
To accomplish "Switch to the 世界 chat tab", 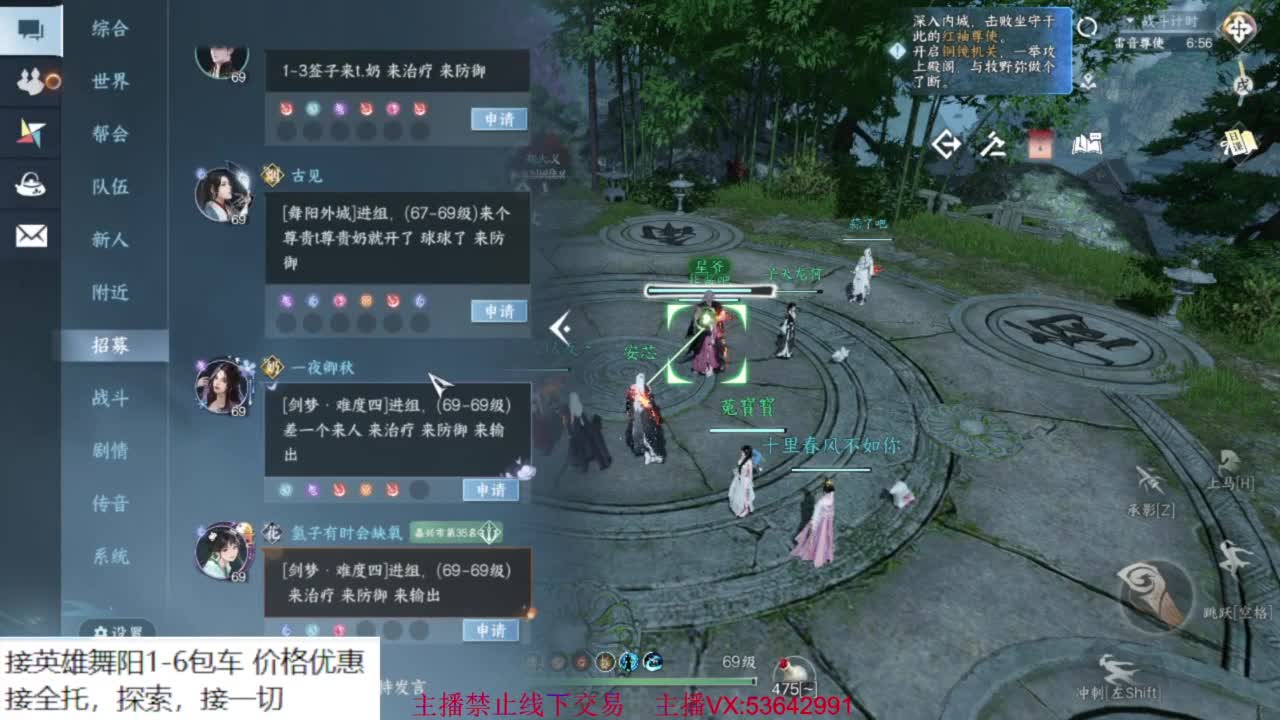I will [112, 83].
